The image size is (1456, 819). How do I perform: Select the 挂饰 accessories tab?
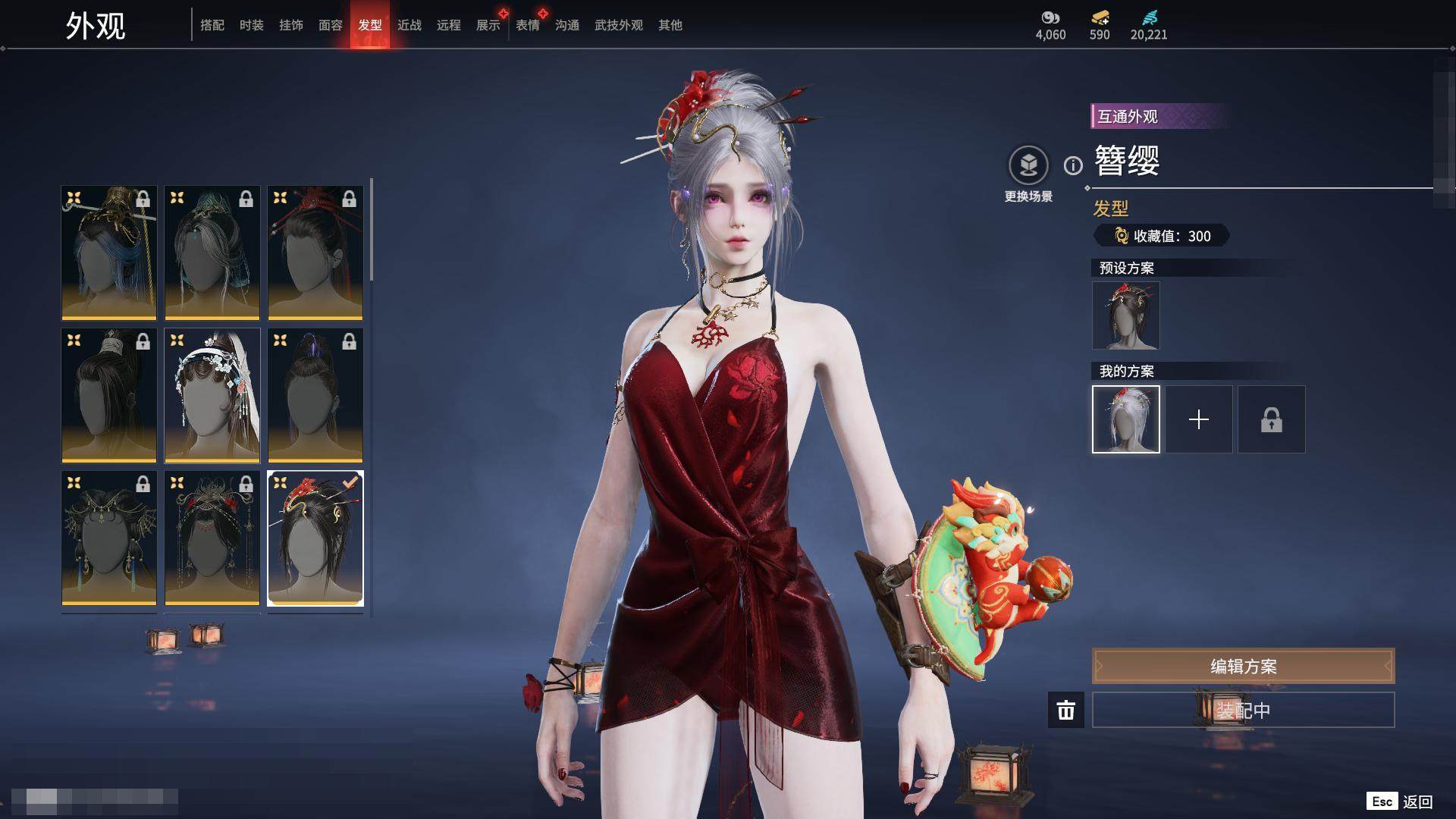point(290,25)
